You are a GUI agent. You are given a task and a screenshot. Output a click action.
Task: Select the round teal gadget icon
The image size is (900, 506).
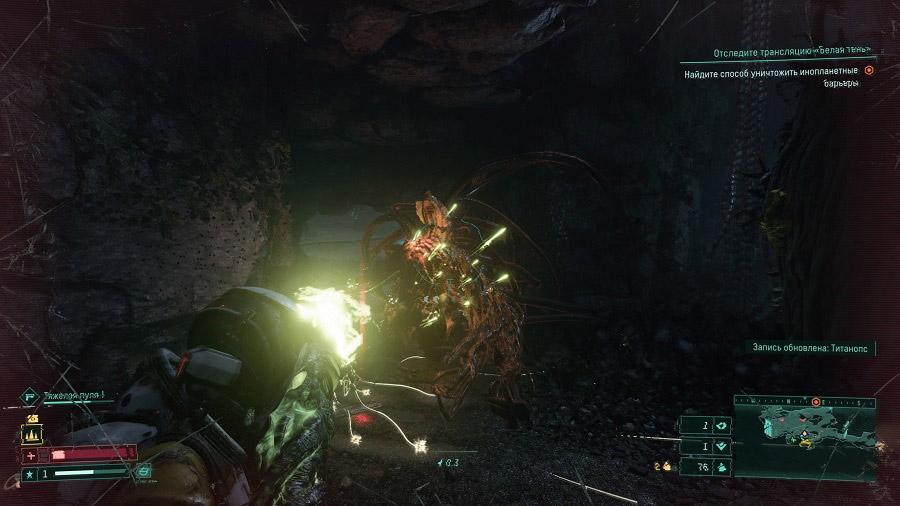(x=144, y=471)
